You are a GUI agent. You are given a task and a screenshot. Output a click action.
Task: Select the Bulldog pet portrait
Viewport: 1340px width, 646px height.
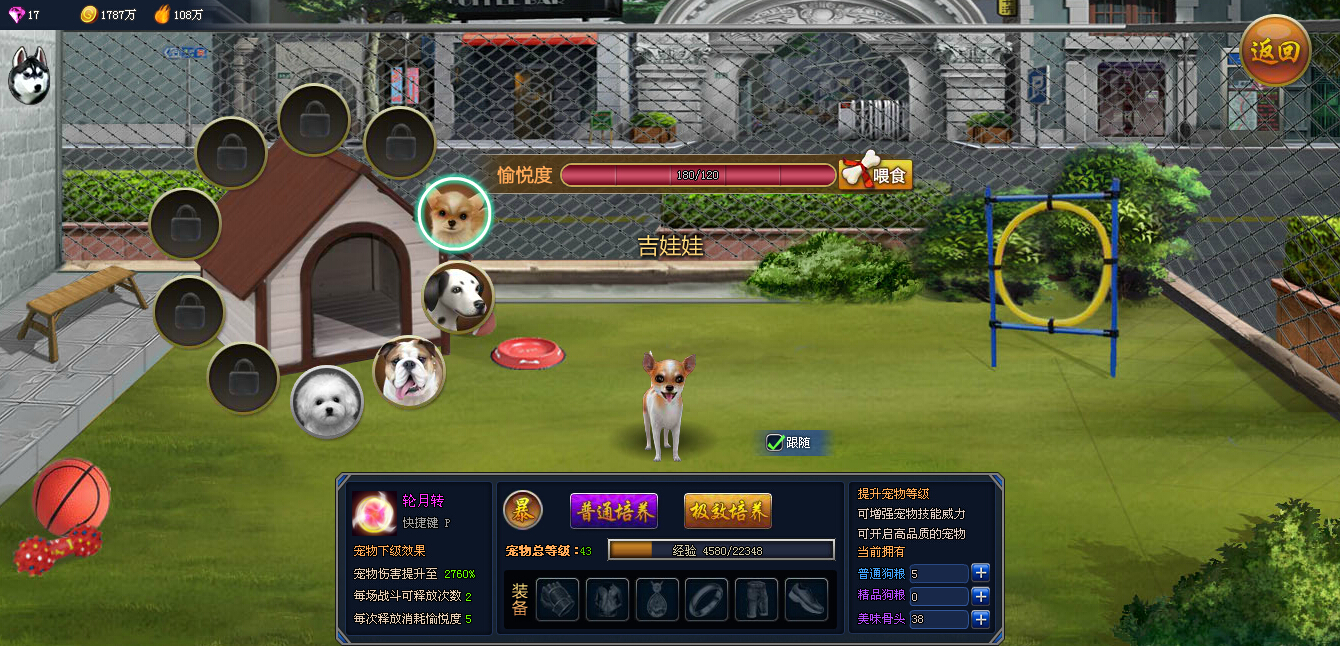pyautogui.click(x=409, y=371)
